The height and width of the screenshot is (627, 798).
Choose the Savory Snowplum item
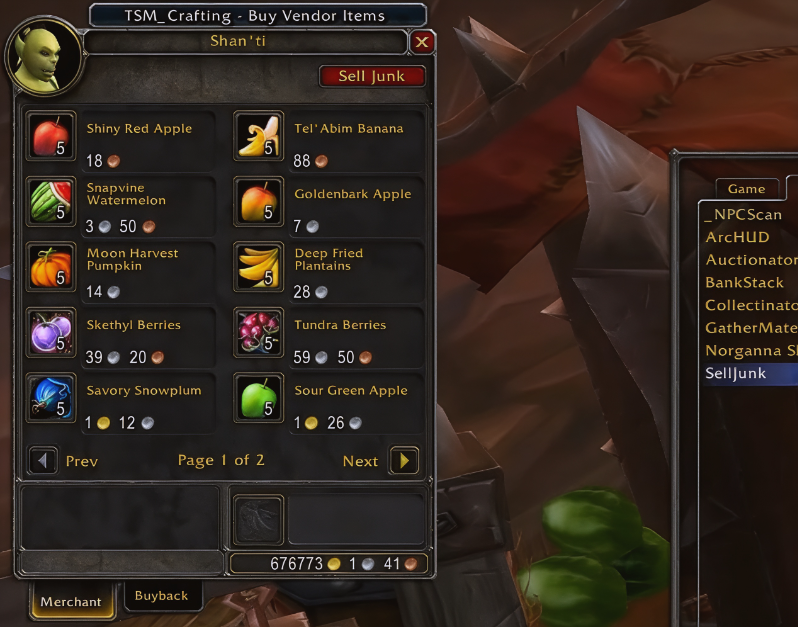point(50,398)
